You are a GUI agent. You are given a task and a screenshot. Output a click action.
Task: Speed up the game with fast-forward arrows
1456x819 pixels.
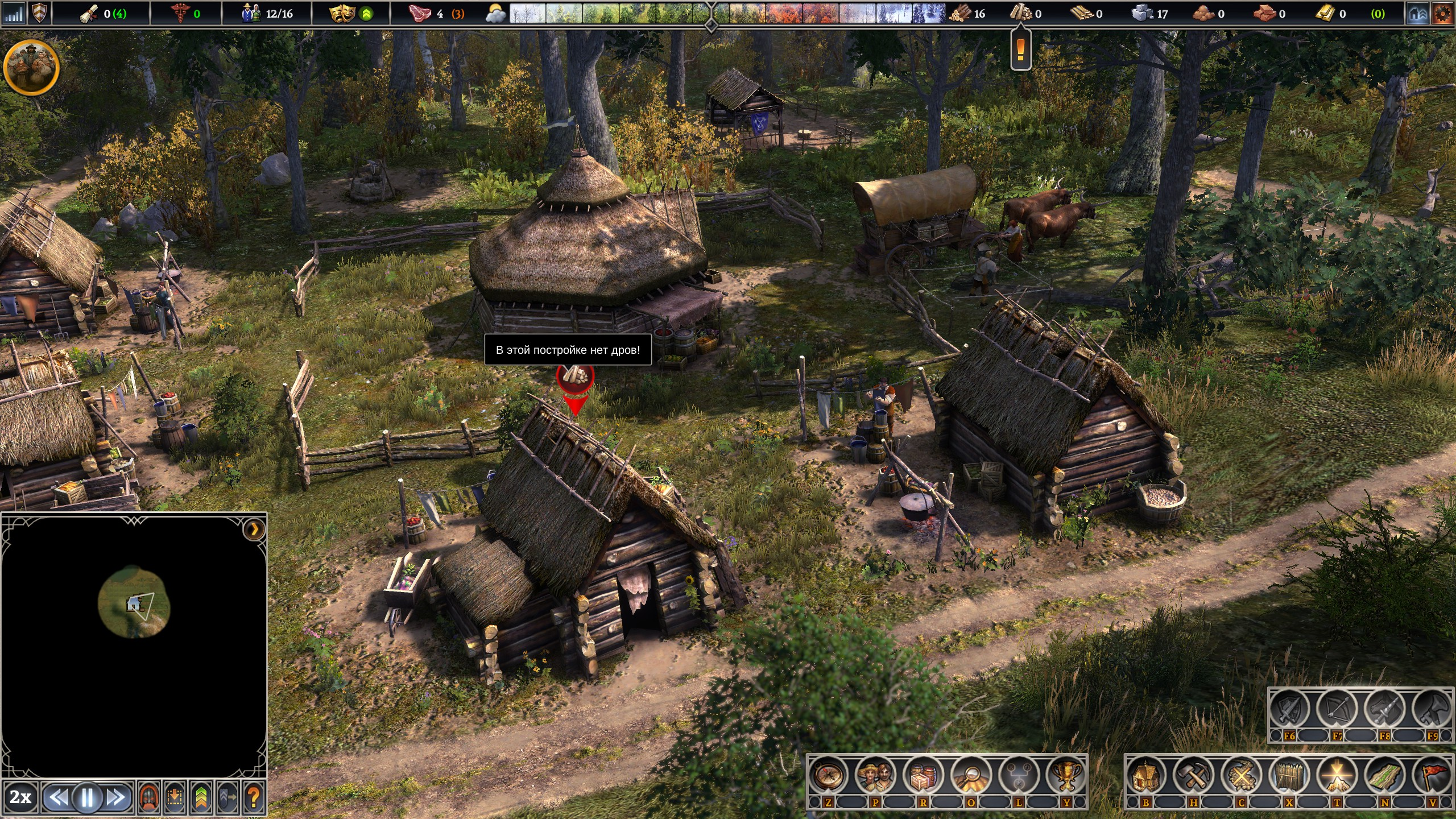point(117,798)
